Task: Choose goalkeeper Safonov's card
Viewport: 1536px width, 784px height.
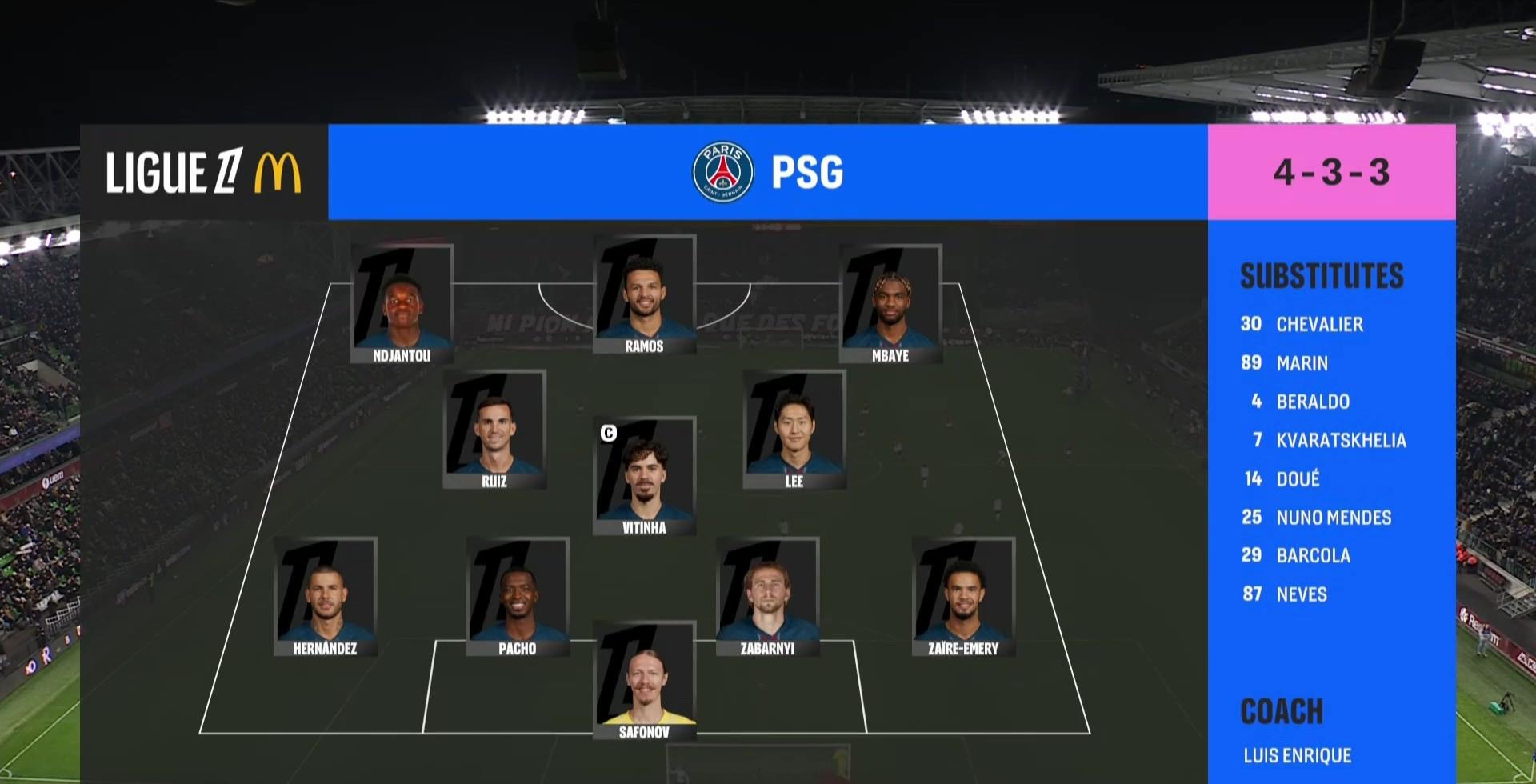Action: [644, 681]
